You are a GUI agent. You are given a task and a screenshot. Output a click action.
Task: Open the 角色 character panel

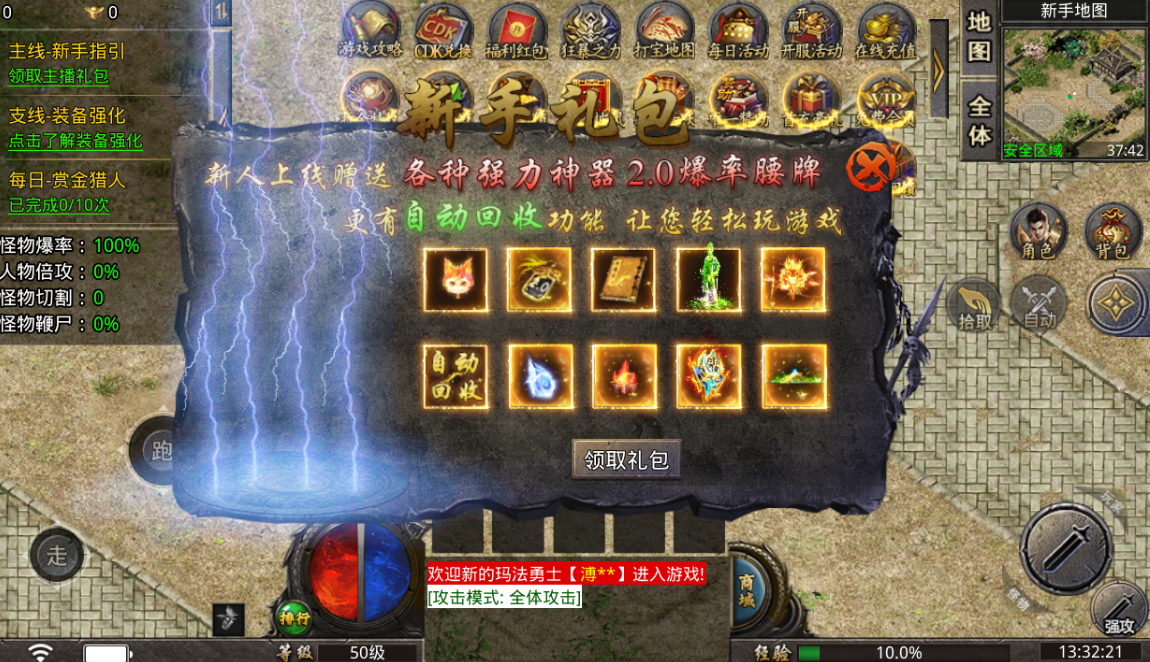point(1038,233)
